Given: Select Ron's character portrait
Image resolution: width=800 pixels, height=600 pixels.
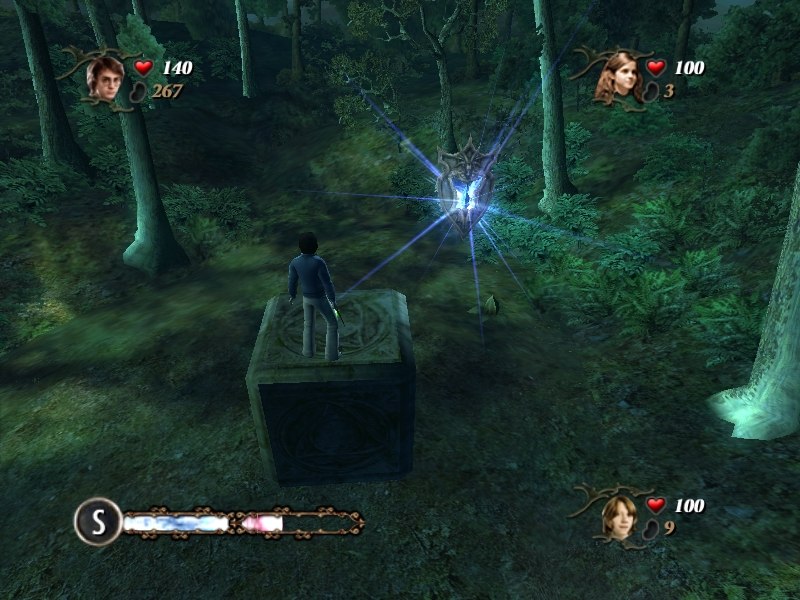Looking at the screenshot, I should (x=620, y=516).
